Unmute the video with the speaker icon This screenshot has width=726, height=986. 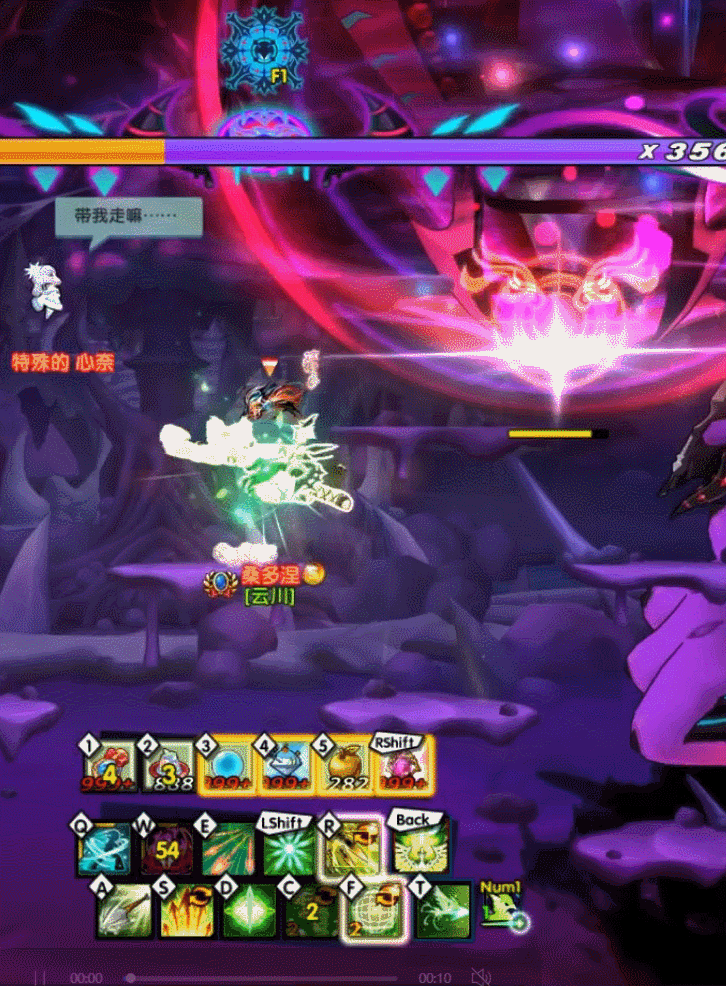482,977
